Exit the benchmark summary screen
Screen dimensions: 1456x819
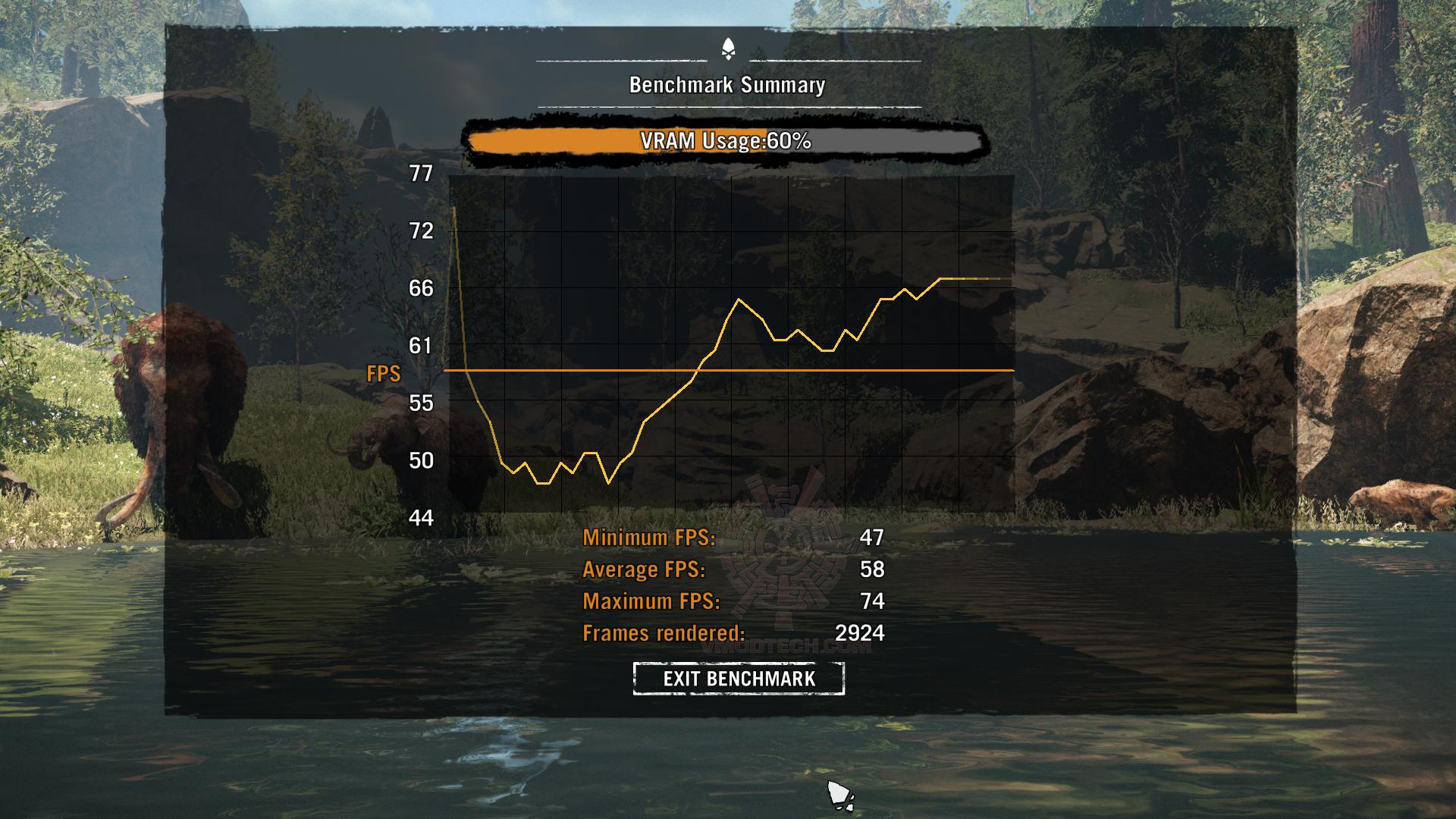(x=739, y=679)
